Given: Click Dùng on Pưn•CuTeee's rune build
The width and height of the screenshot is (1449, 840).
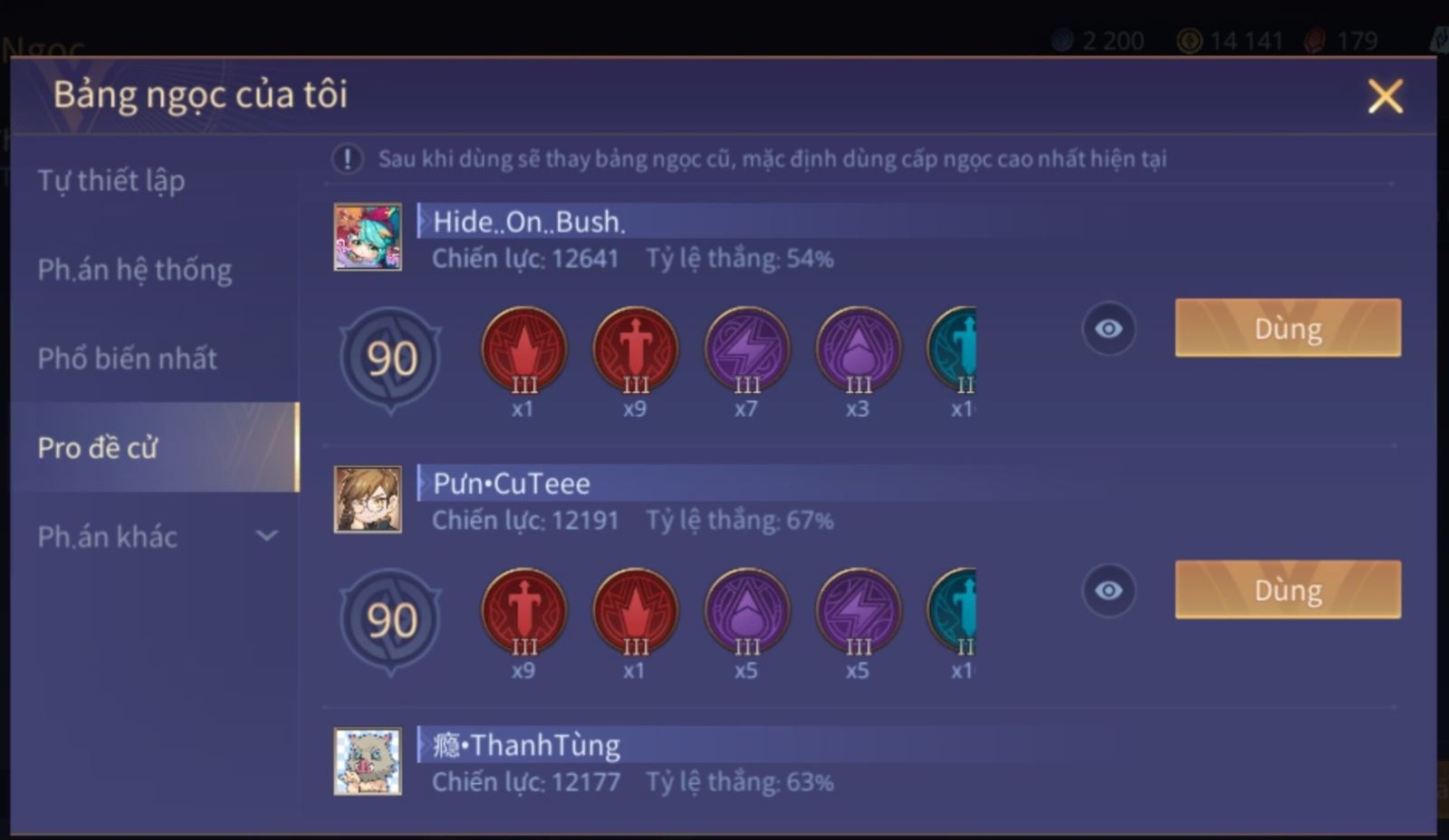Looking at the screenshot, I should pos(1287,590).
